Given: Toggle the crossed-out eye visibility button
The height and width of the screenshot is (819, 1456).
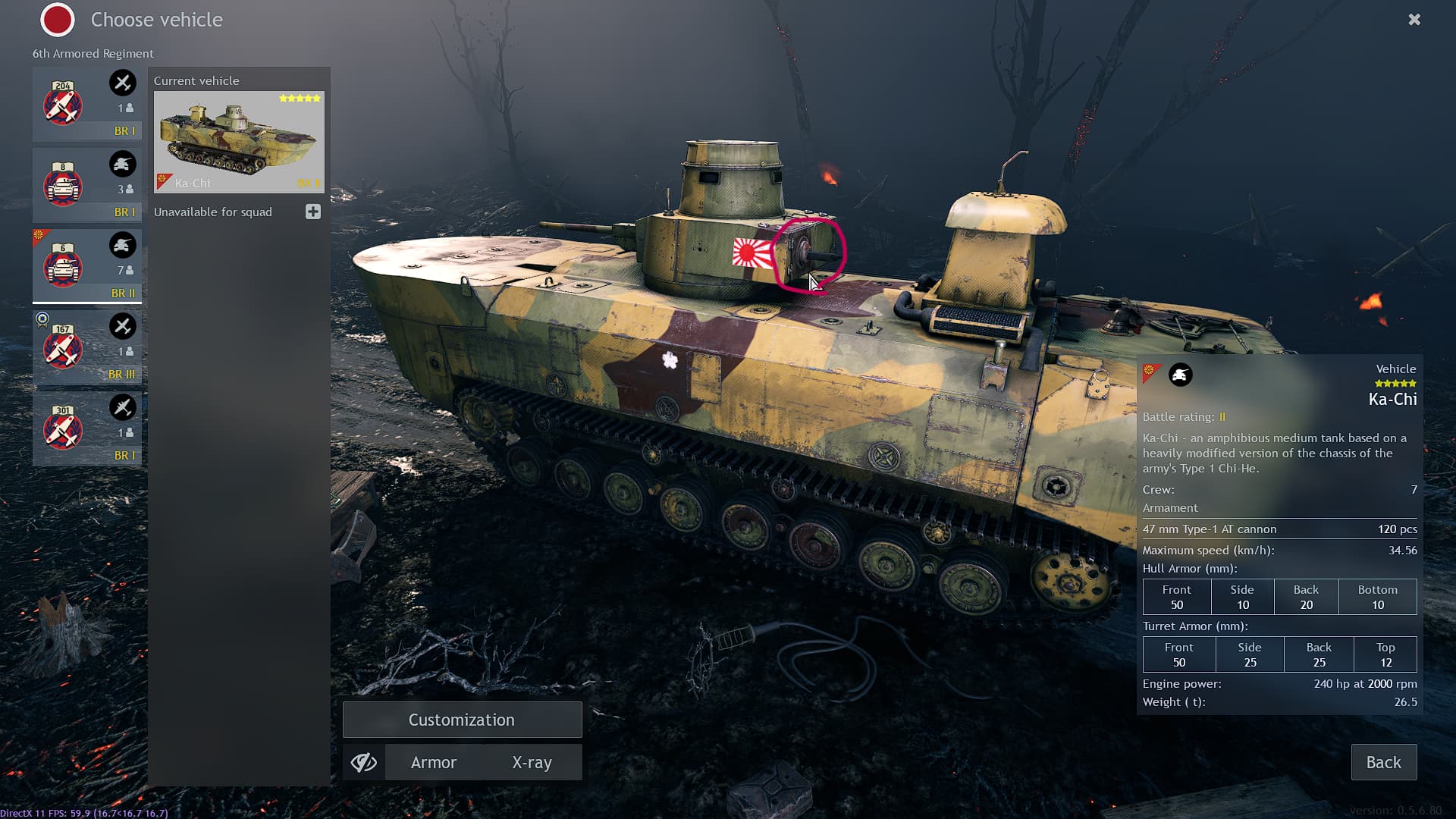Looking at the screenshot, I should point(364,762).
